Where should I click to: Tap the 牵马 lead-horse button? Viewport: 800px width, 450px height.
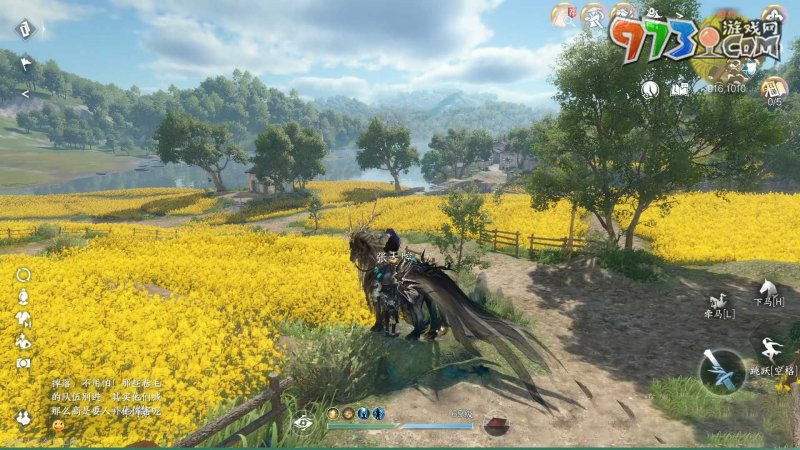coord(717,304)
